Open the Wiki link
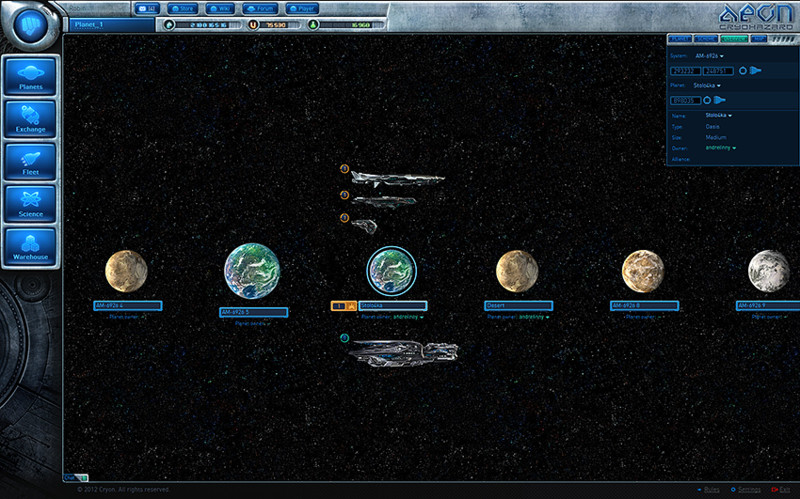Screen dimensions: 800x499 coord(219,8)
